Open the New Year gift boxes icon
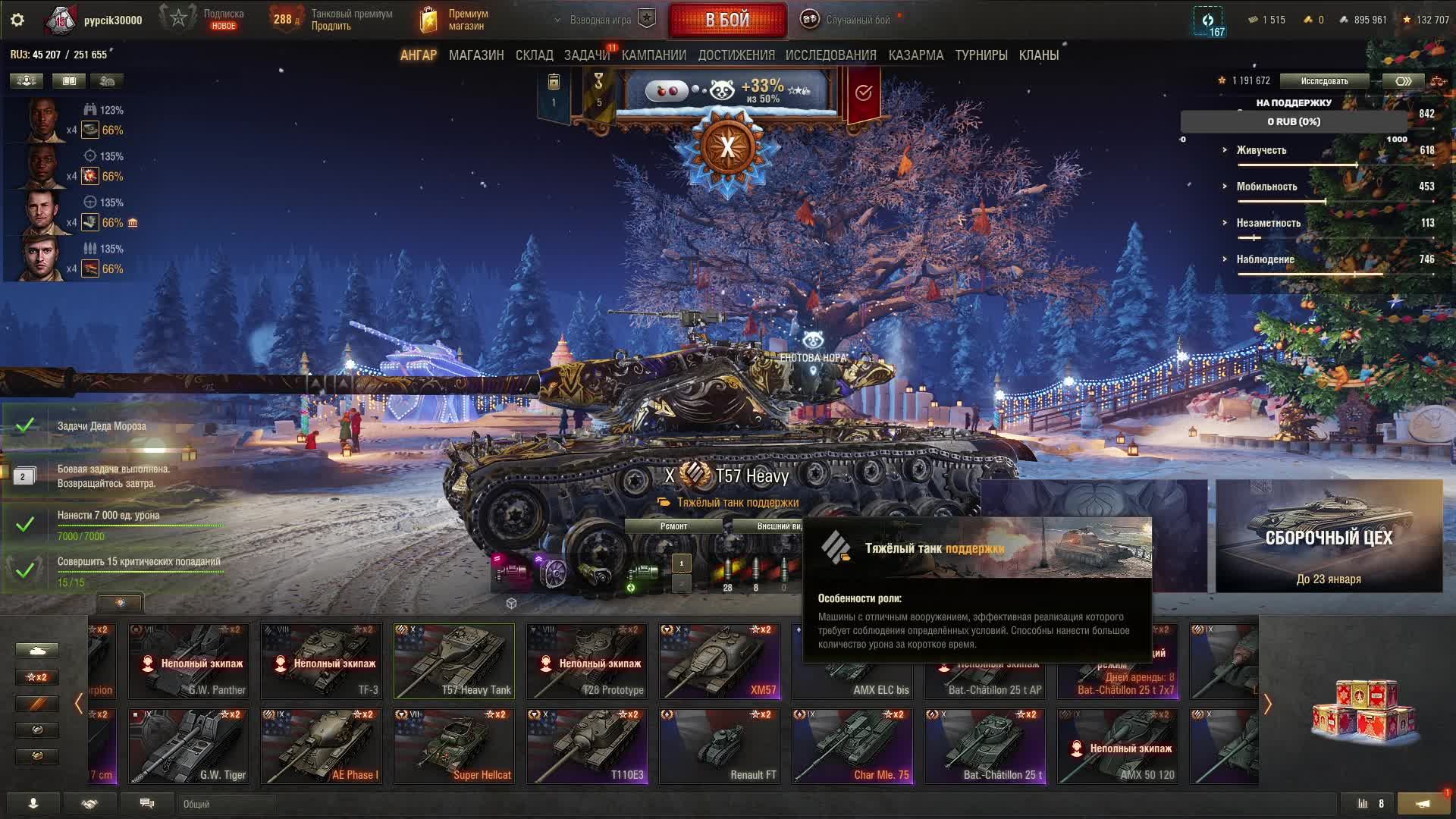The image size is (1456, 819). coord(1363,713)
